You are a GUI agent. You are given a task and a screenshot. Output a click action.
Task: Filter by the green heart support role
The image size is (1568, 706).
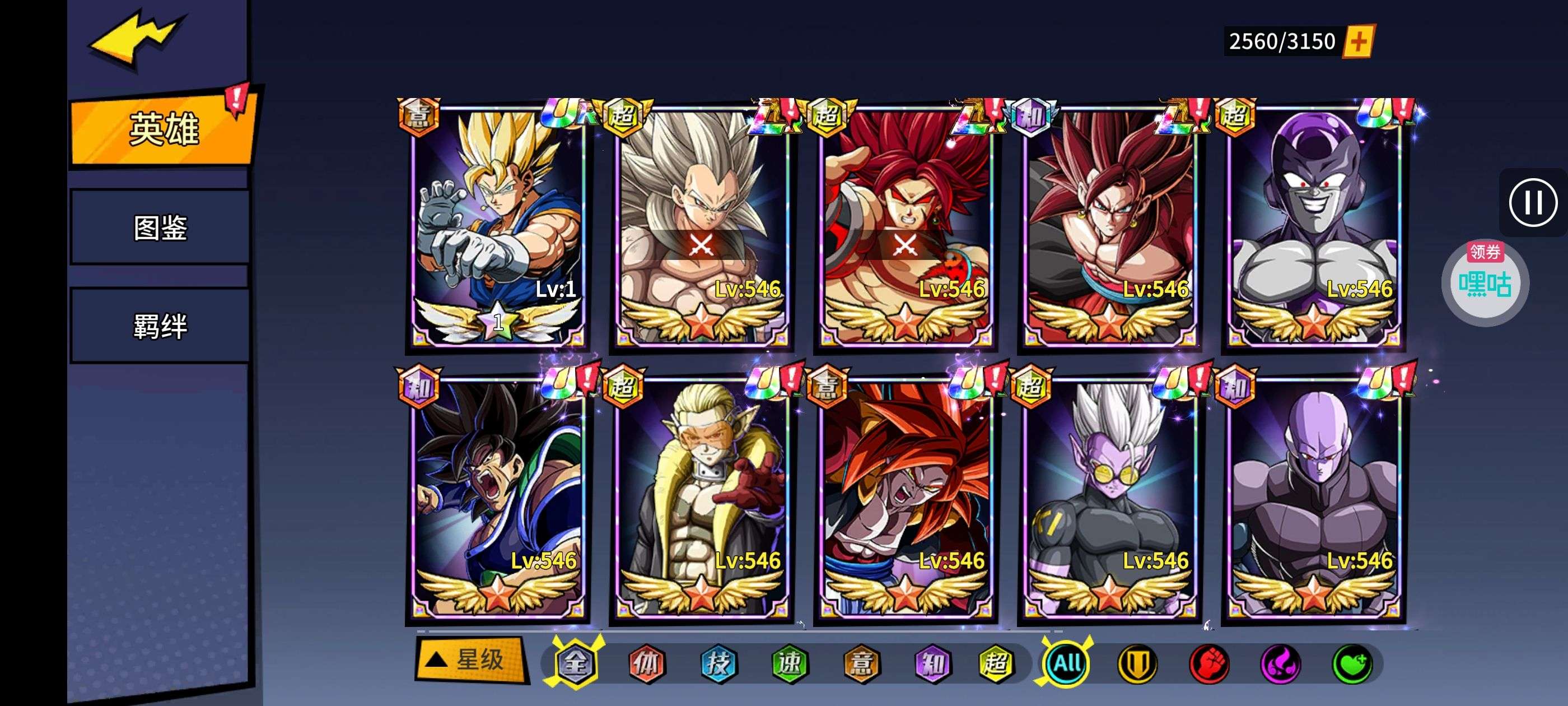[x=1352, y=663]
